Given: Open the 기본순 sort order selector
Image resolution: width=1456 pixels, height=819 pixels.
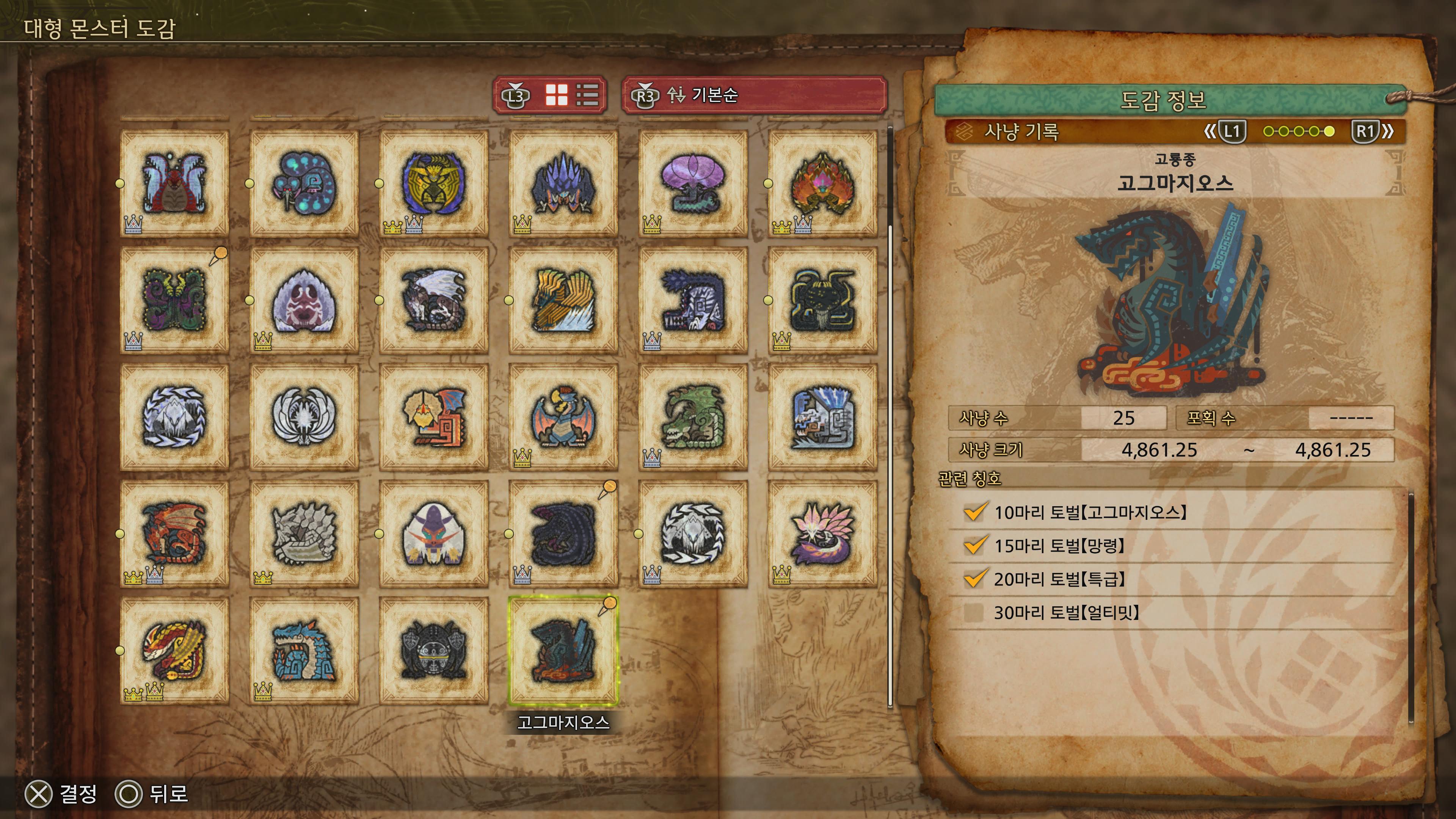Looking at the screenshot, I should tap(754, 95).
